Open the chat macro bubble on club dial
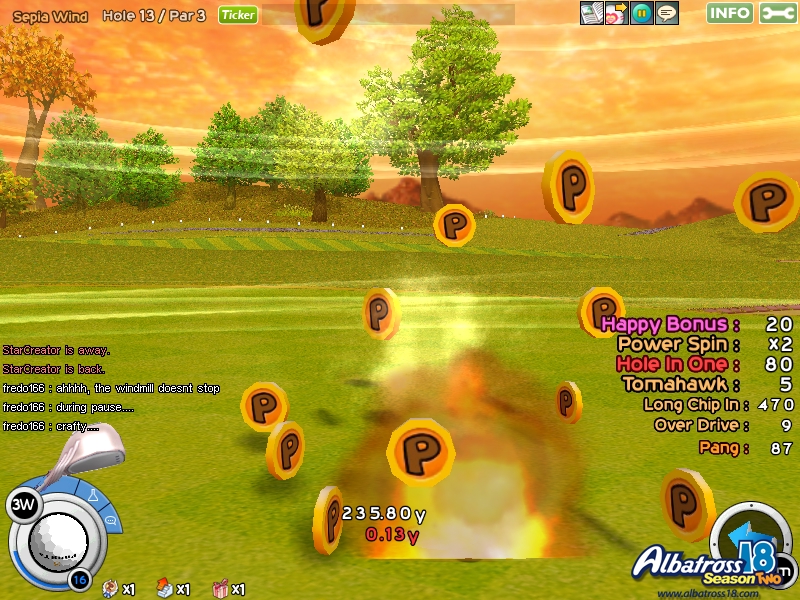 coord(111,520)
